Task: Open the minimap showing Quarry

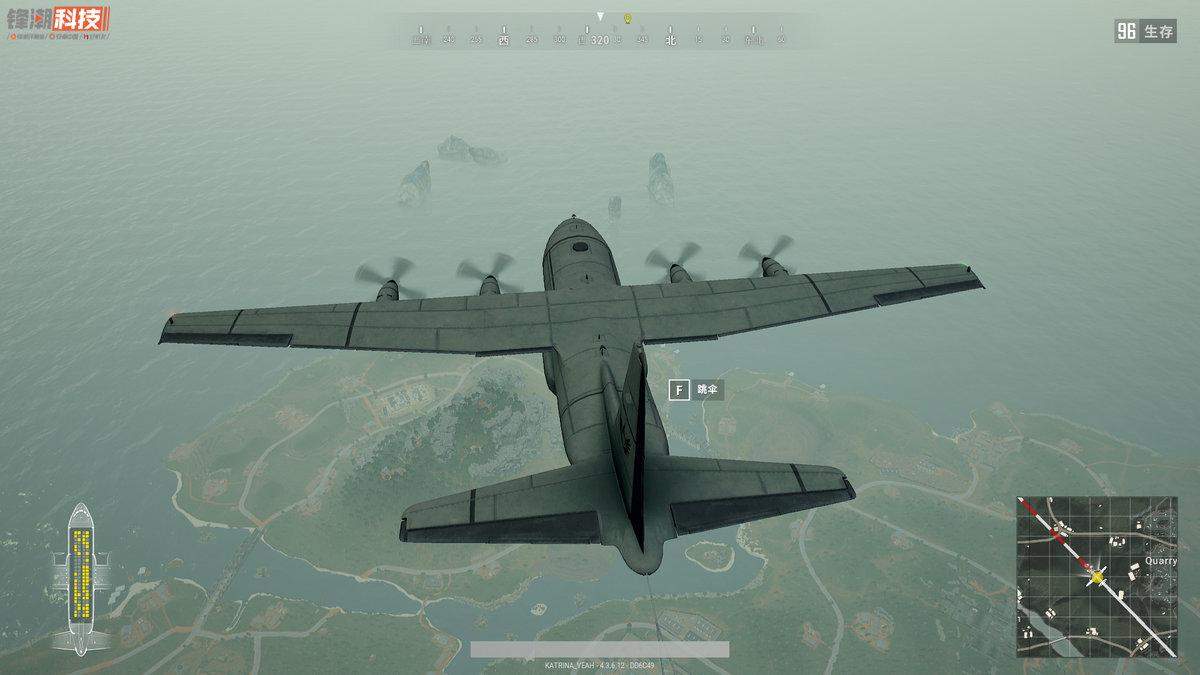Action: pos(1097,576)
